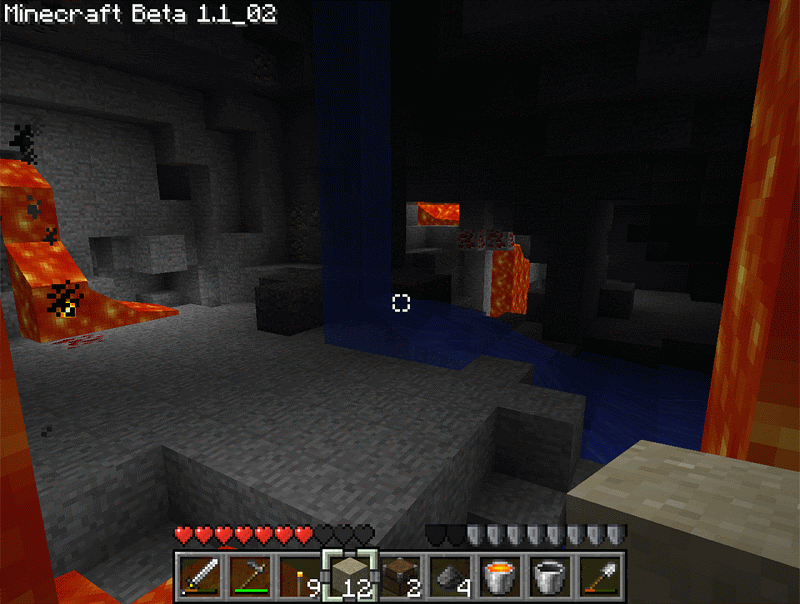This screenshot has height=604, width=800.
Task: Select the chest item slot
Action: click(x=400, y=577)
